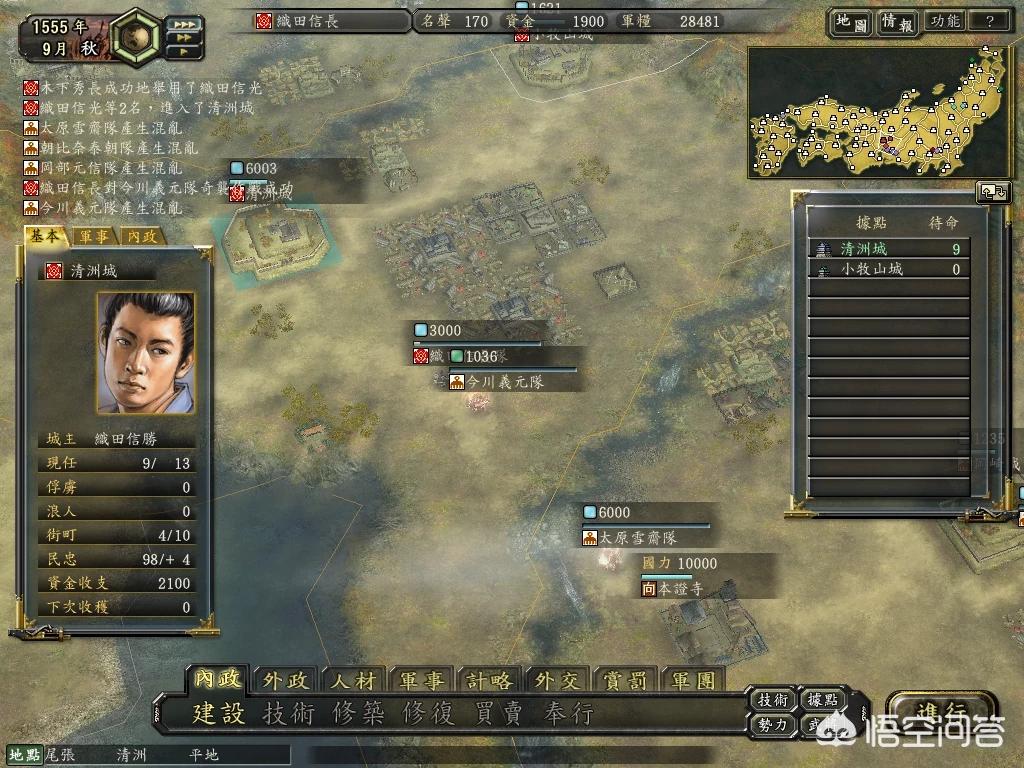This screenshot has height=768, width=1024.
Task: Select 小牧山城 in the base list
Action: click(888, 269)
